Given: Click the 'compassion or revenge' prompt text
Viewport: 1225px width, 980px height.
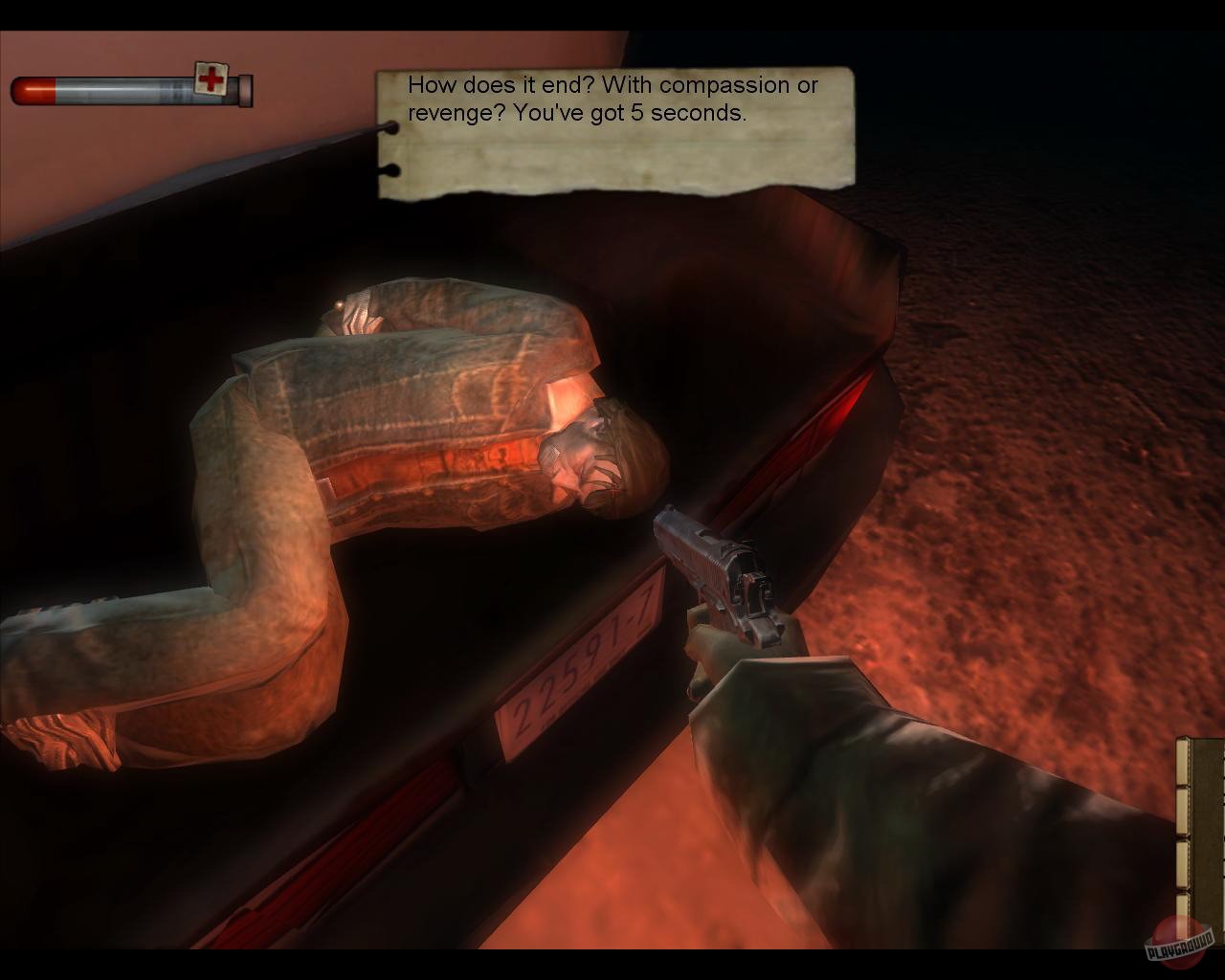Looking at the screenshot, I should point(612,86).
